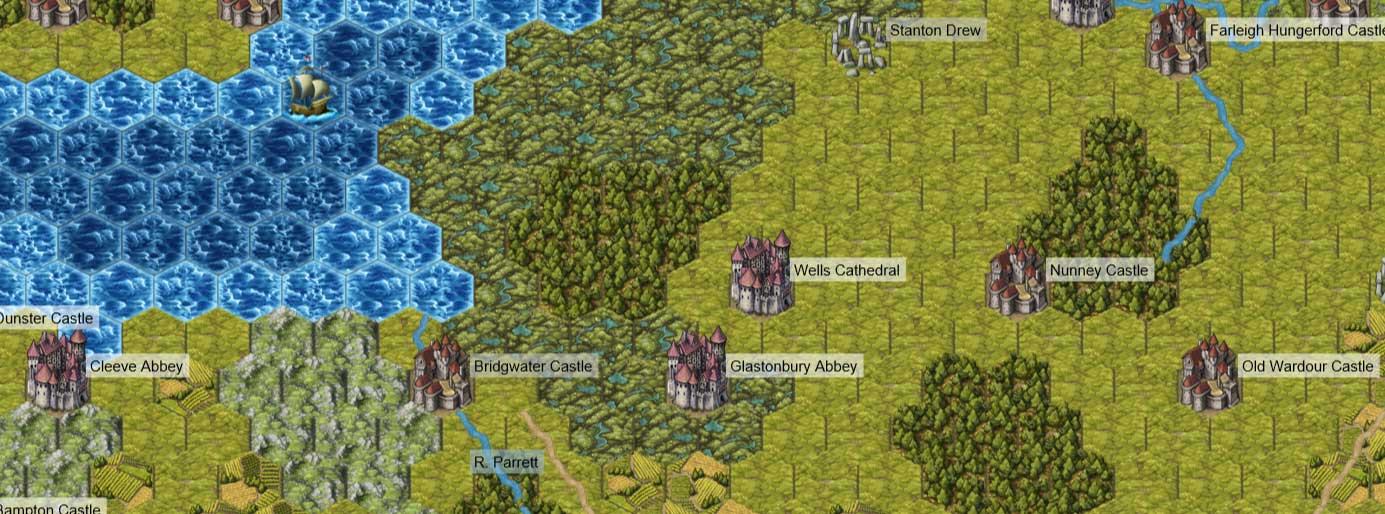Pick the Cleeve Abbey location
This screenshot has width=1385, height=514.
click(x=58, y=370)
